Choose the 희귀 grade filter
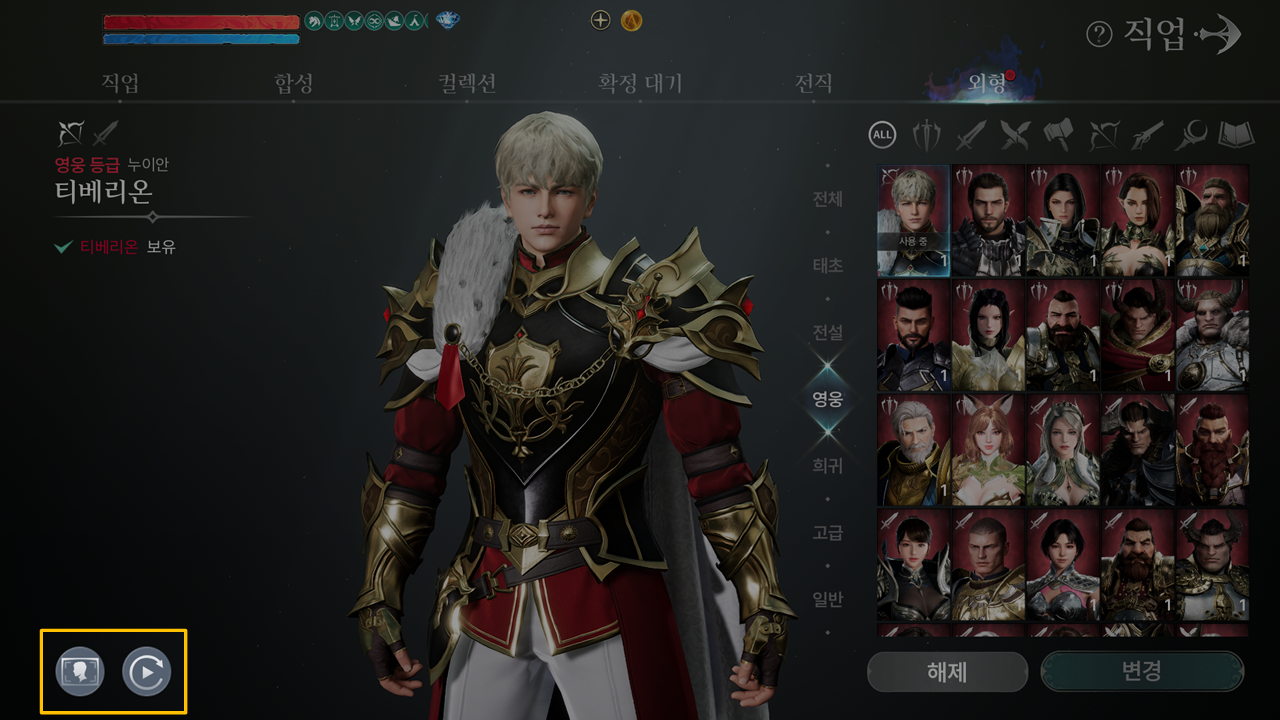1280x720 pixels. pos(827,465)
